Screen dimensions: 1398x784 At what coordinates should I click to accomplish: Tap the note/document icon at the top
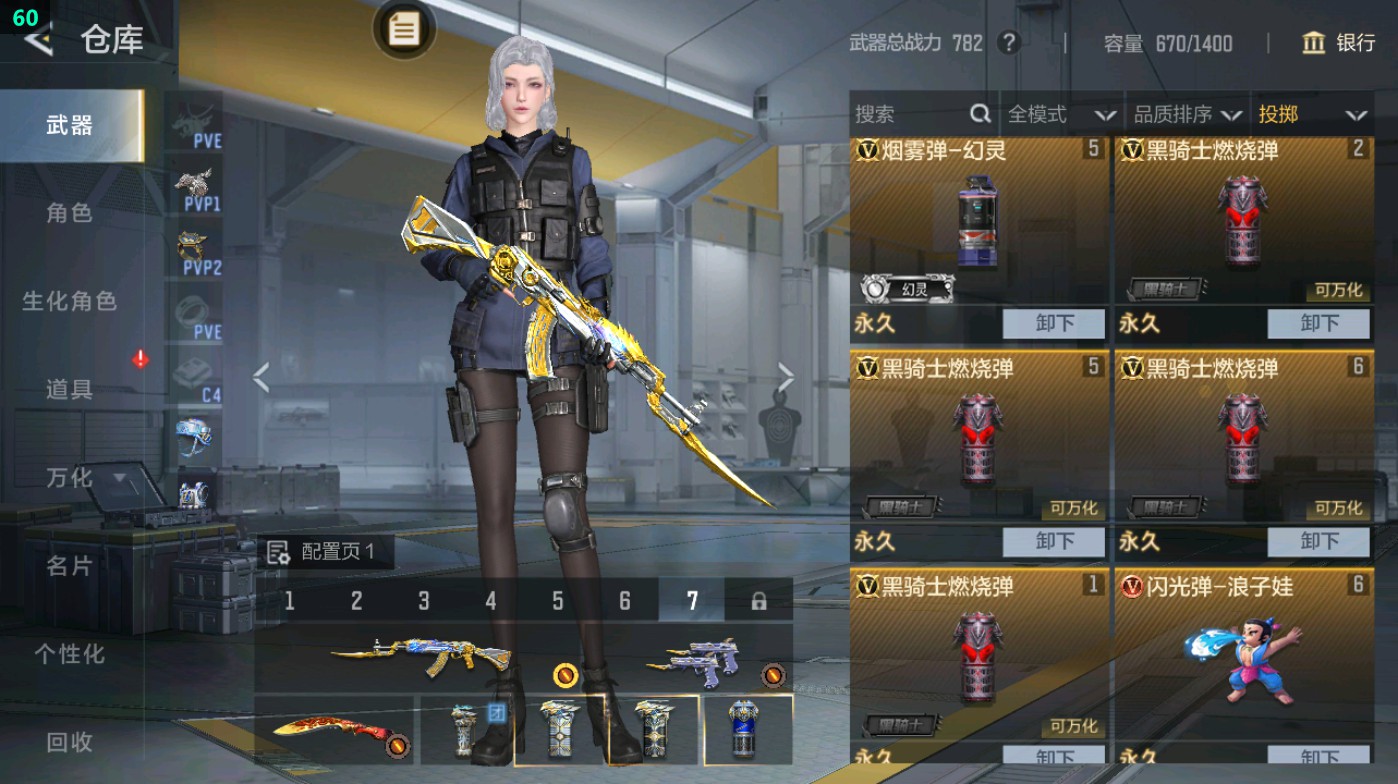click(x=403, y=31)
